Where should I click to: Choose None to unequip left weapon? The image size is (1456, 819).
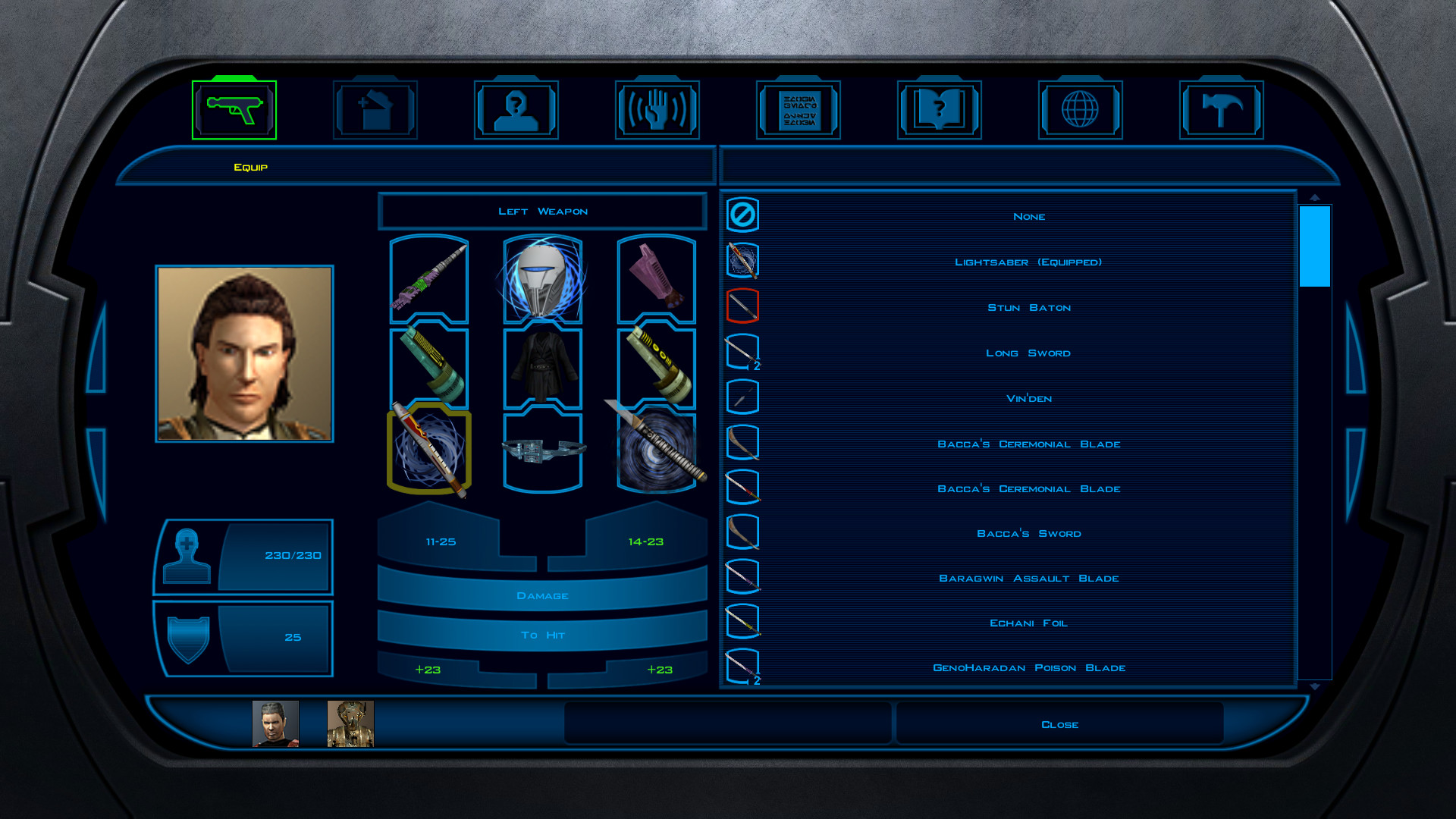1028,217
